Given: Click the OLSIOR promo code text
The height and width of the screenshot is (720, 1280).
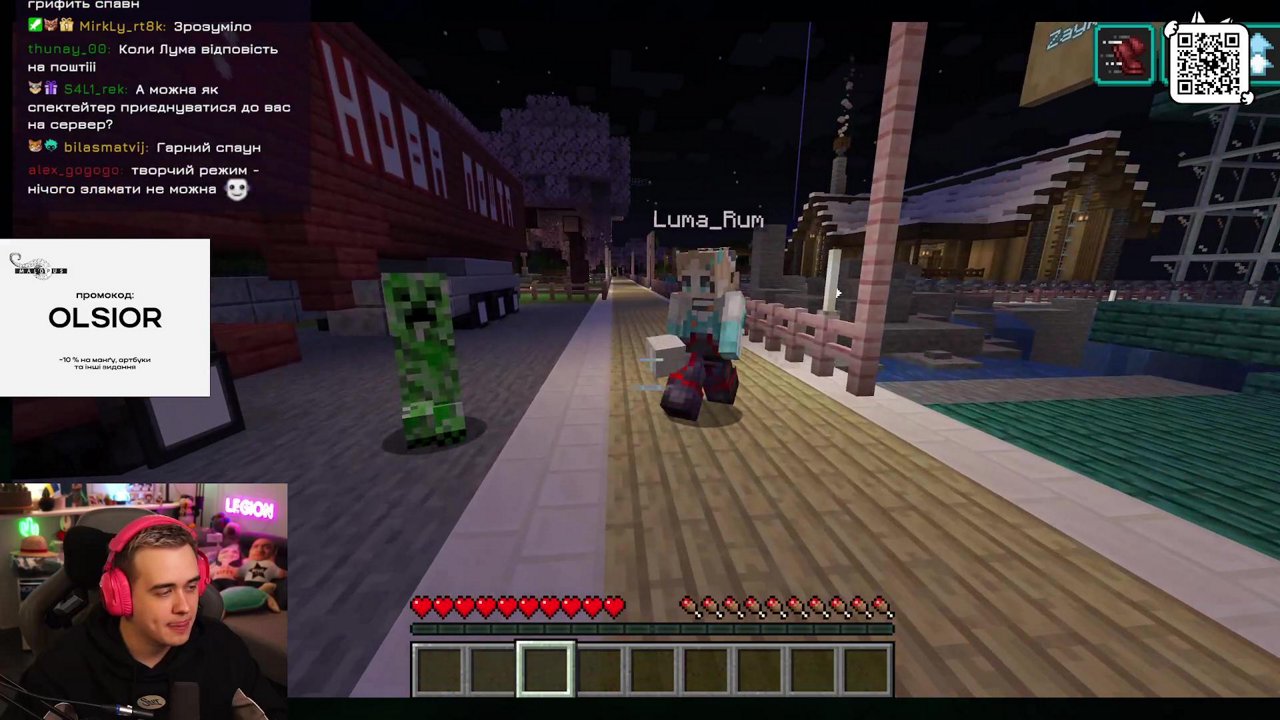Looking at the screenshot, I should (x=104, y=318).
